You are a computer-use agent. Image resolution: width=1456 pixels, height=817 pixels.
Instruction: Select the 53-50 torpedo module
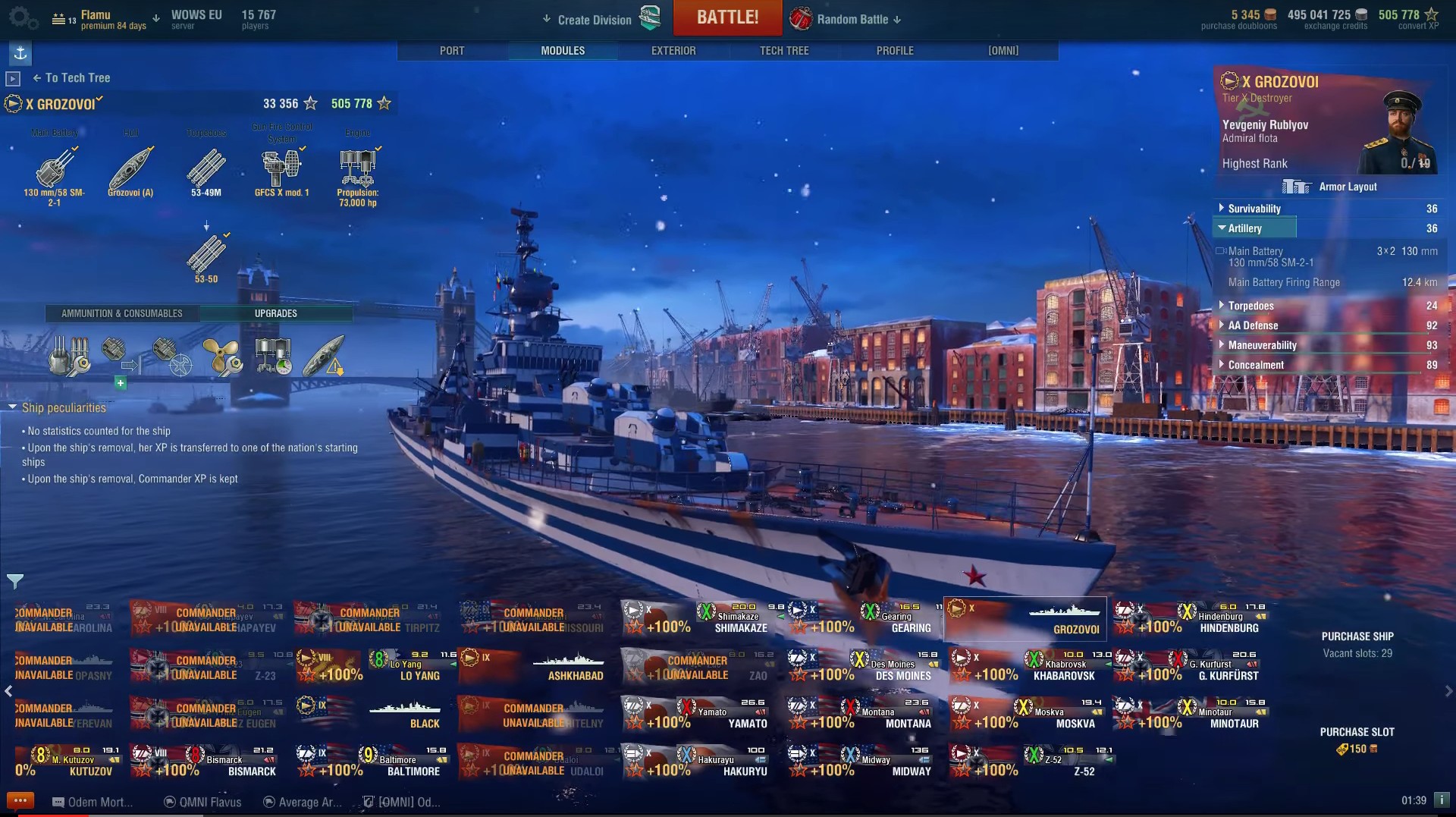click(x=206, y=255)
